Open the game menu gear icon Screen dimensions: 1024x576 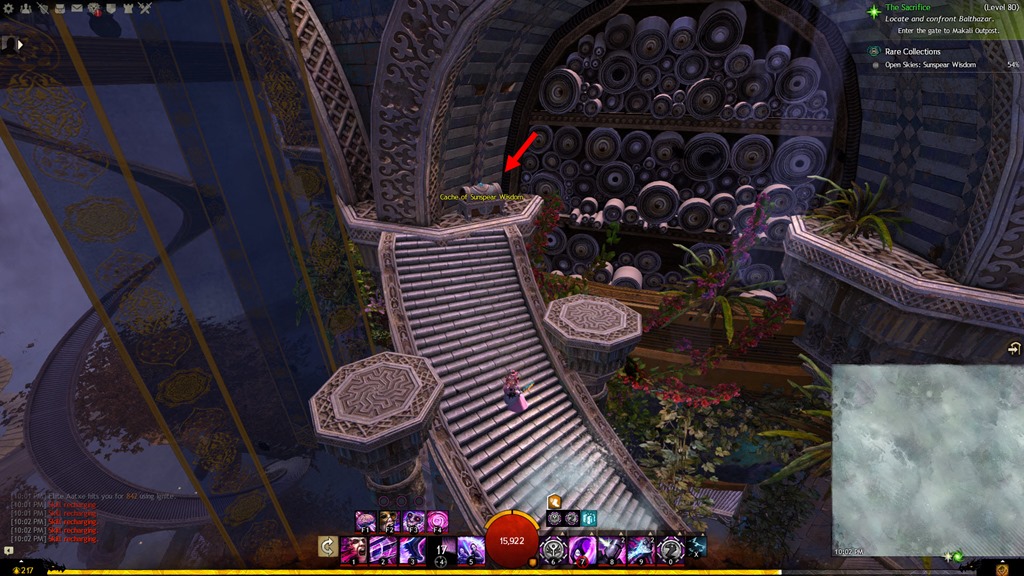click(x=7, y=9)
